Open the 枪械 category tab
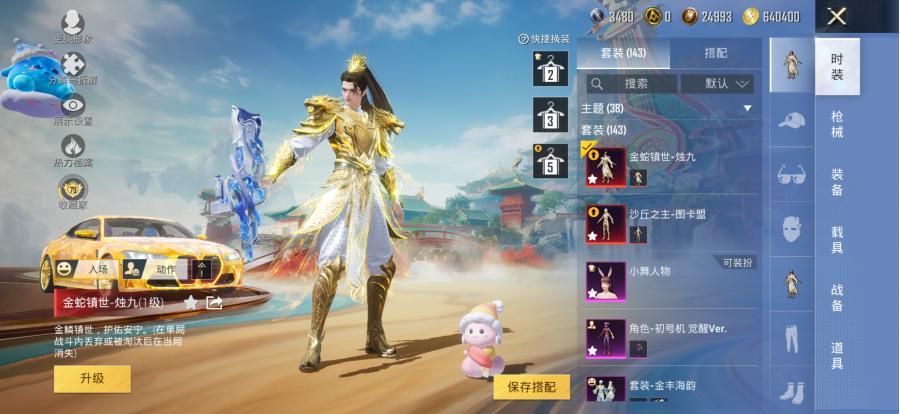 pyautogui.click(x=837, y=124)
